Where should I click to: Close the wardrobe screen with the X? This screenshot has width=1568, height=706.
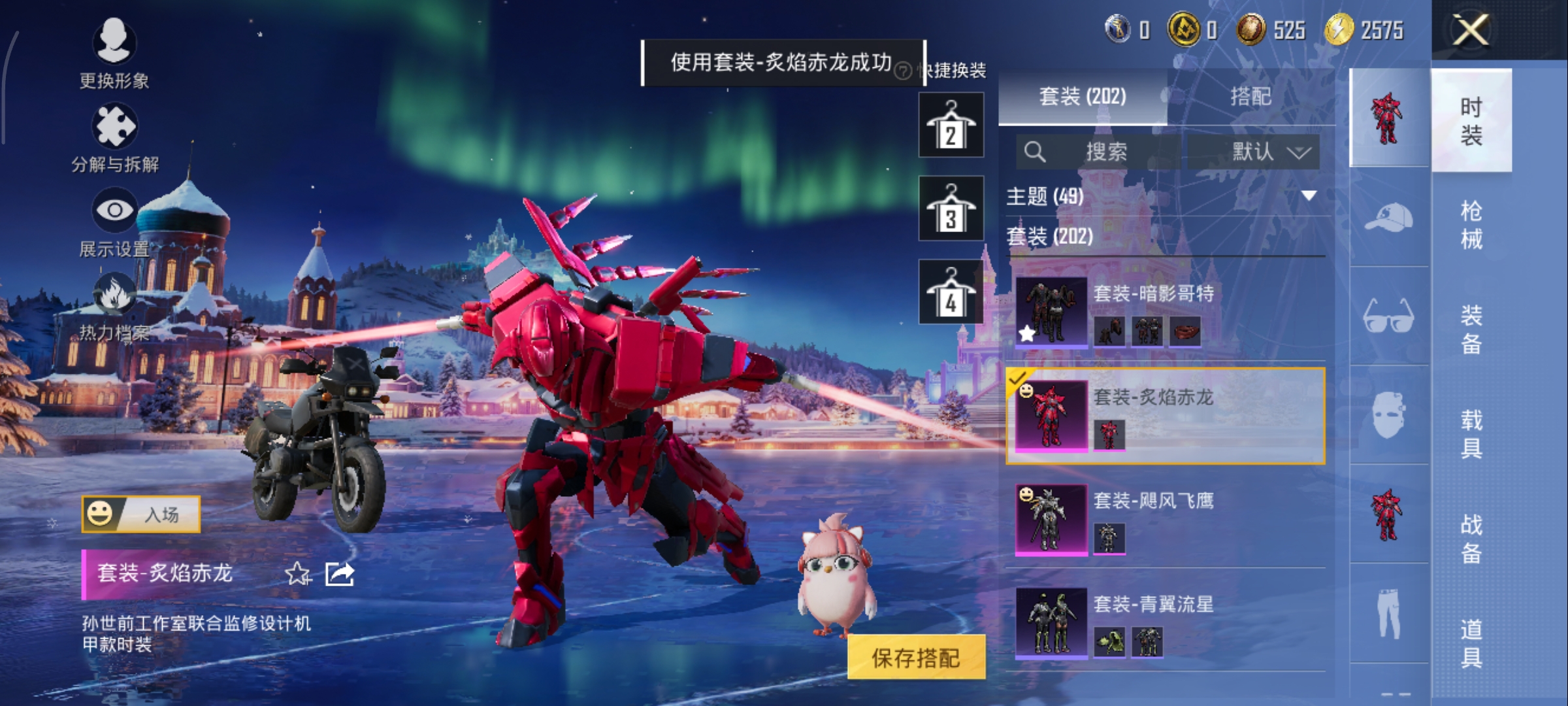point(1470,30)
